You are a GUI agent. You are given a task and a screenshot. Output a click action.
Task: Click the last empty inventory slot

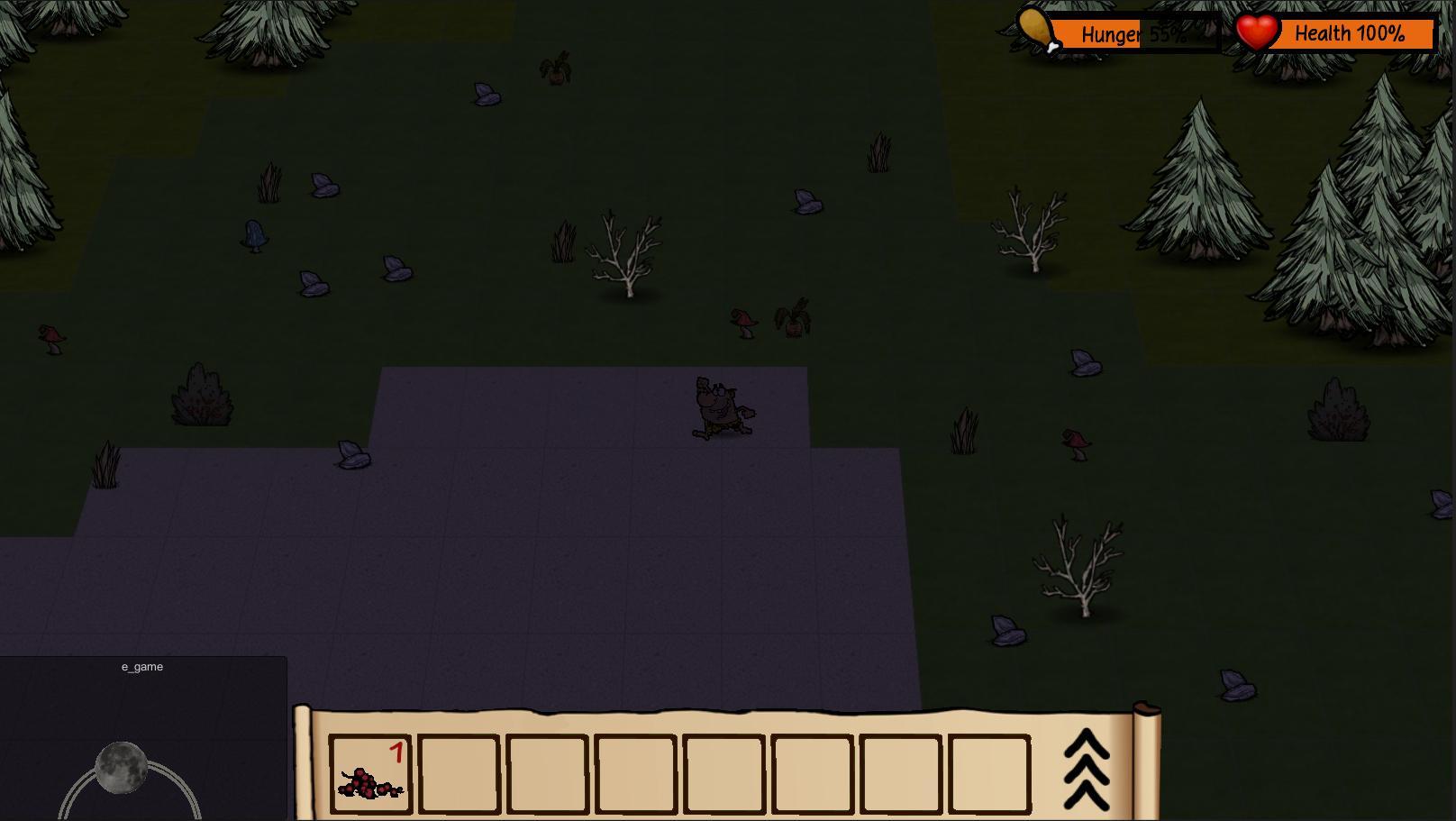pyautogui.click(x=989, y=777)
